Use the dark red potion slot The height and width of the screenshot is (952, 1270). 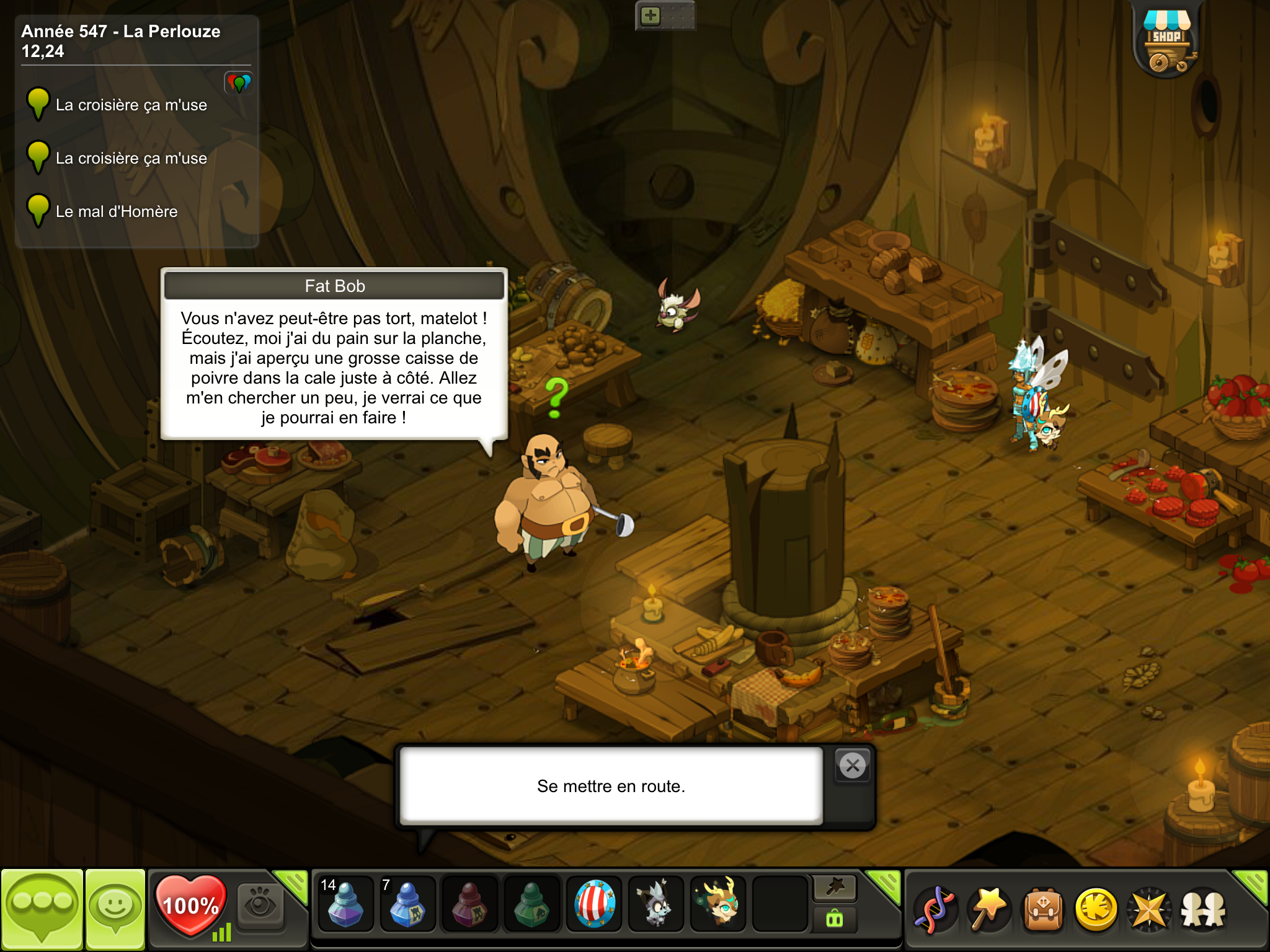469,904
